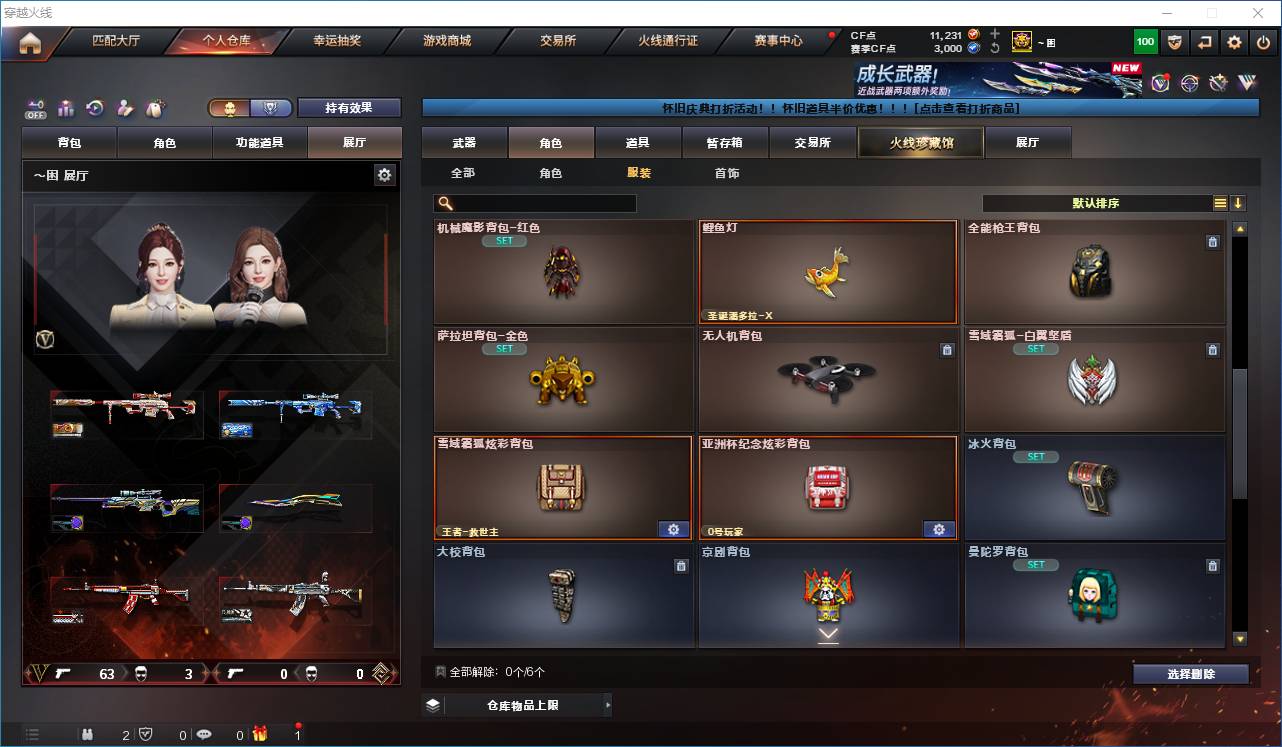The image size is (1282, 747).
Task: Click the refresh icon next to CF点 balance
Action: pyautogui.click(x=996, y=48)
